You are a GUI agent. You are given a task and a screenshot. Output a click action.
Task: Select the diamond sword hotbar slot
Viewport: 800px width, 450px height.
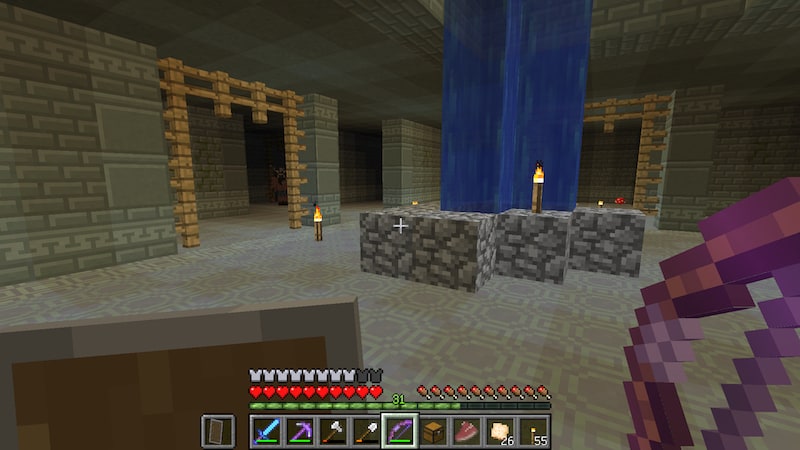[267, 431]
